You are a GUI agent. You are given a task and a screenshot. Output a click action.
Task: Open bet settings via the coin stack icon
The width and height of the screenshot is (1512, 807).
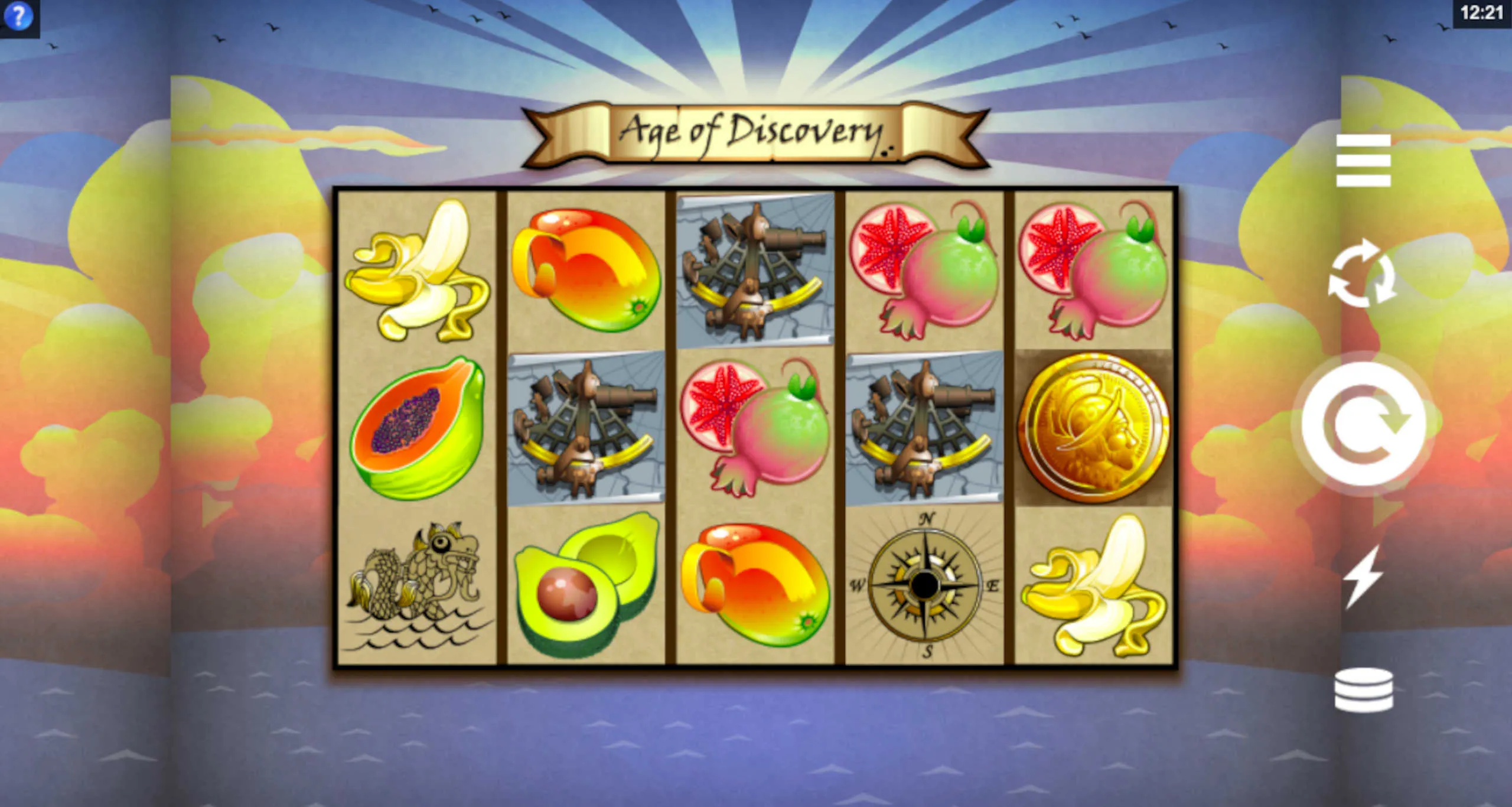pos(1363,689)
